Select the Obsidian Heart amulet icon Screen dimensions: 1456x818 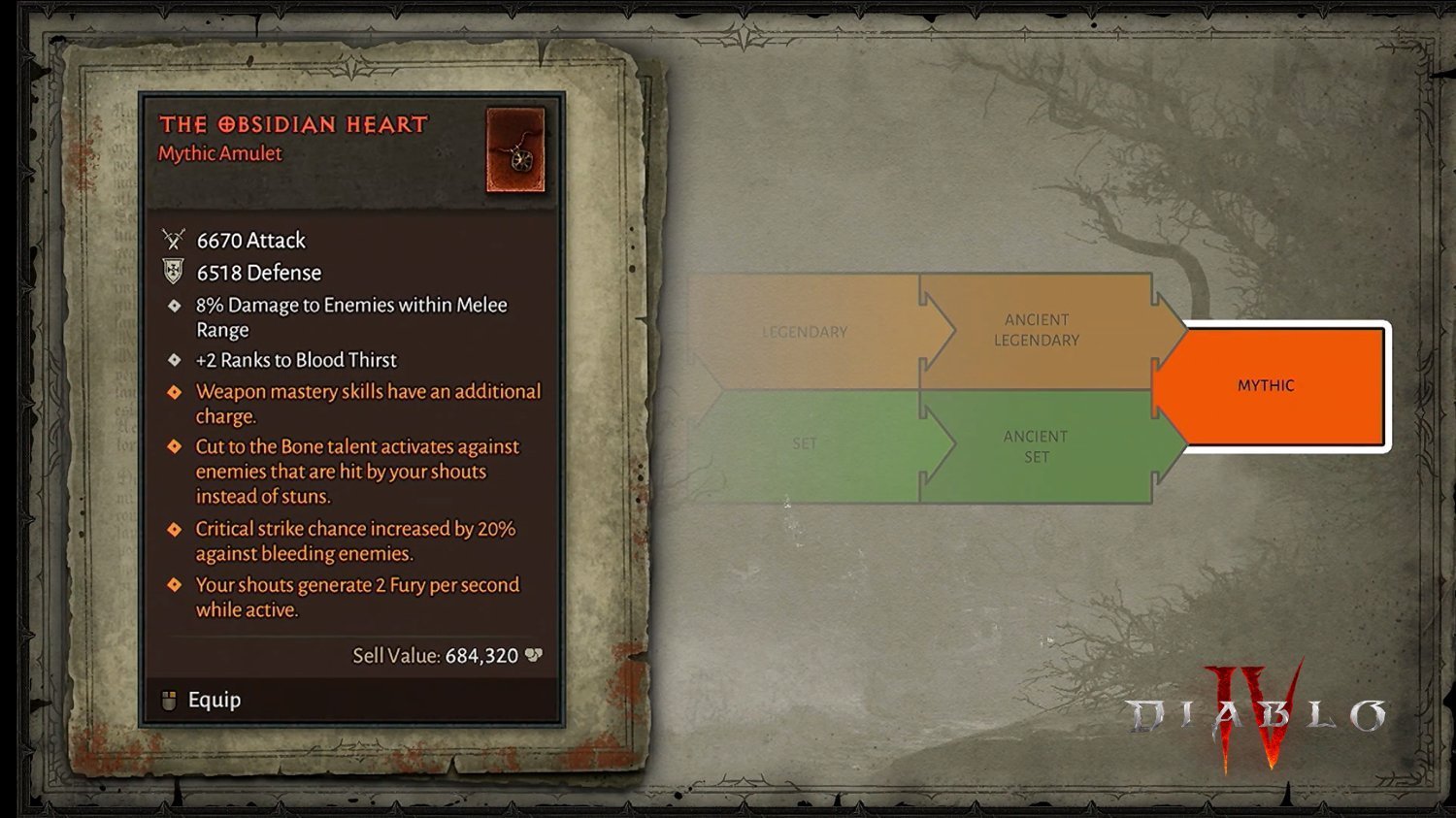tap(515, 150)
